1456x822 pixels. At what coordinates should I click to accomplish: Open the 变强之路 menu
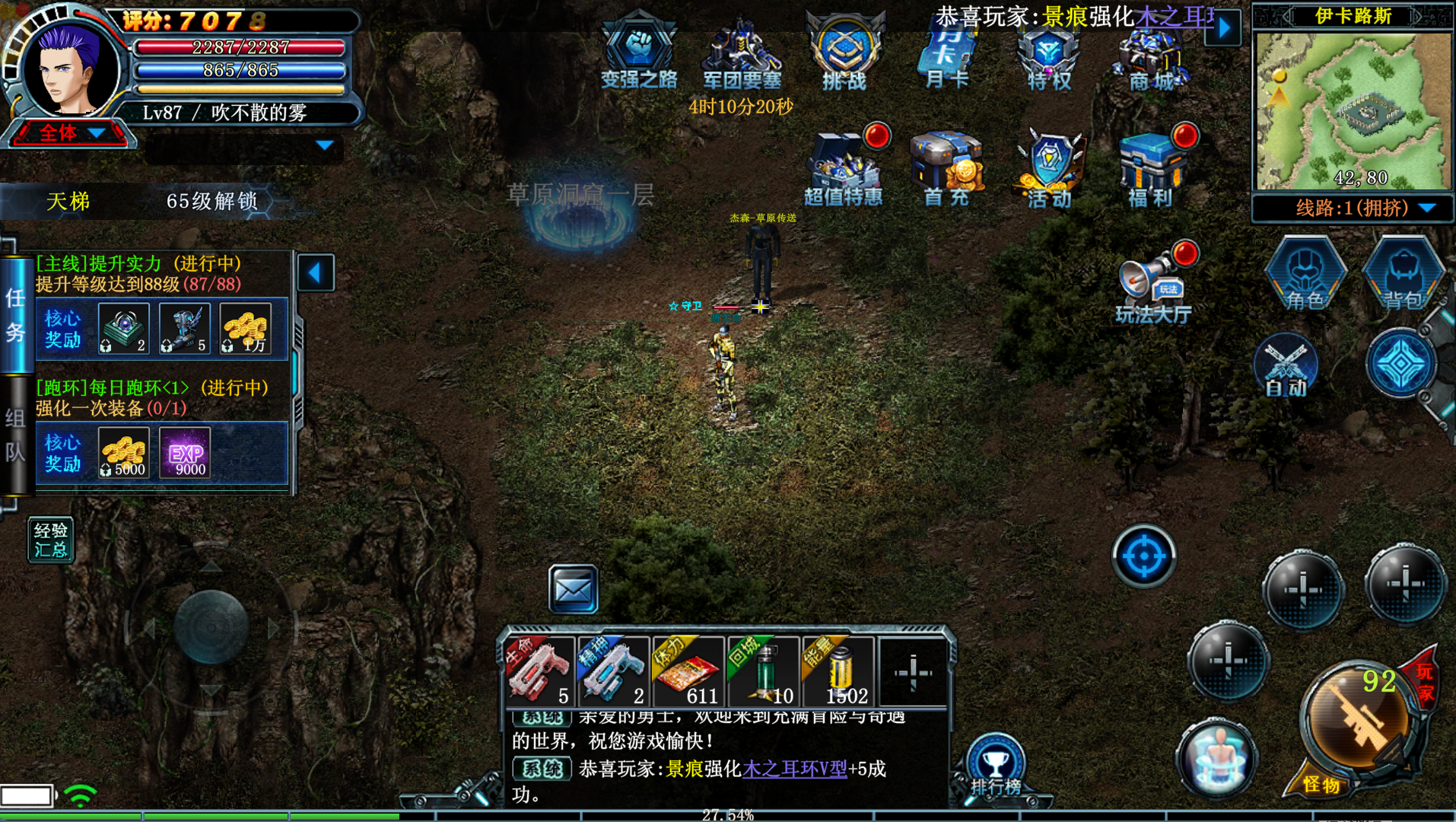coord(638,53)
